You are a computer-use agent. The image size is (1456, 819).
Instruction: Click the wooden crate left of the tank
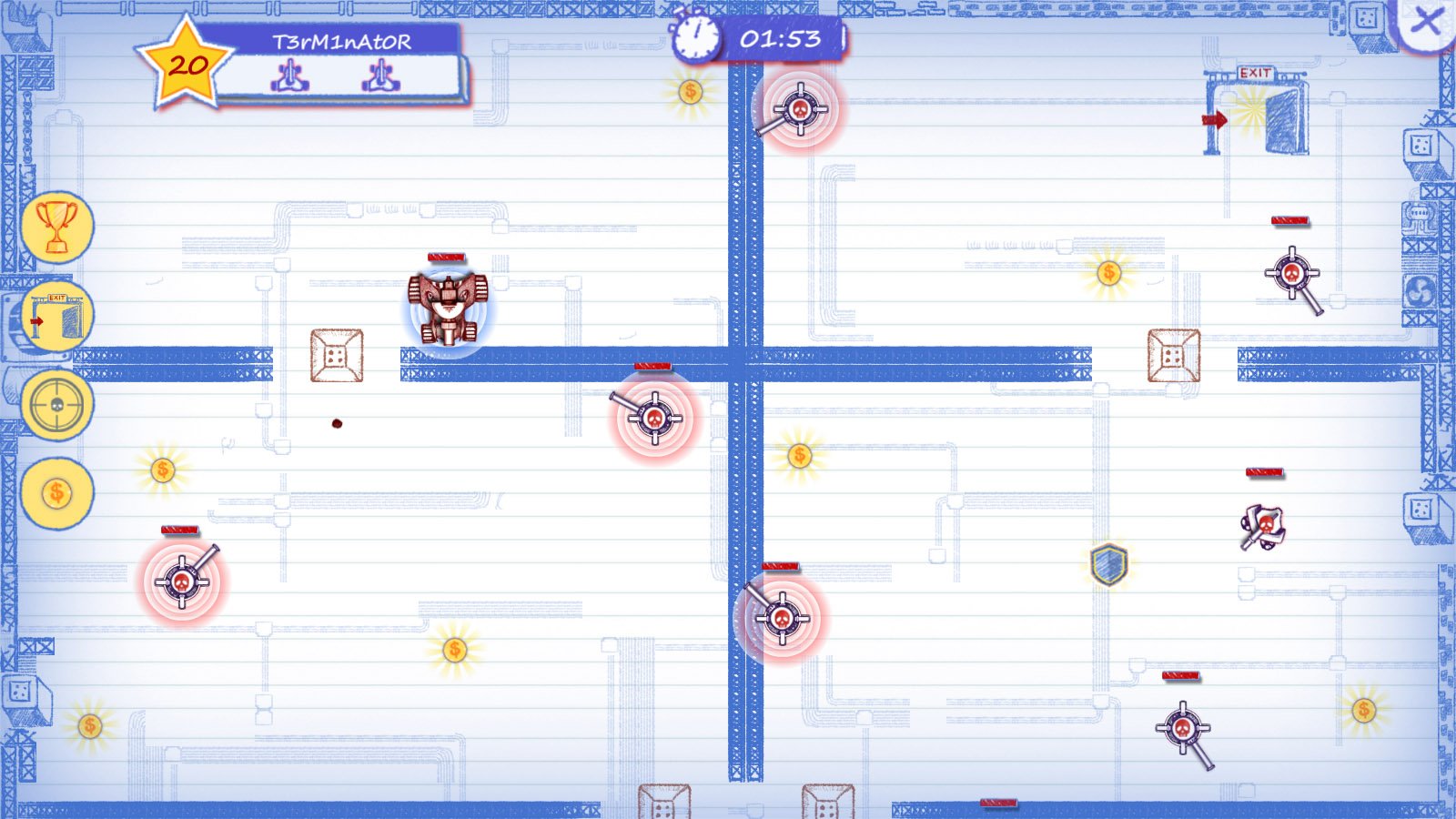coord(338,355)
